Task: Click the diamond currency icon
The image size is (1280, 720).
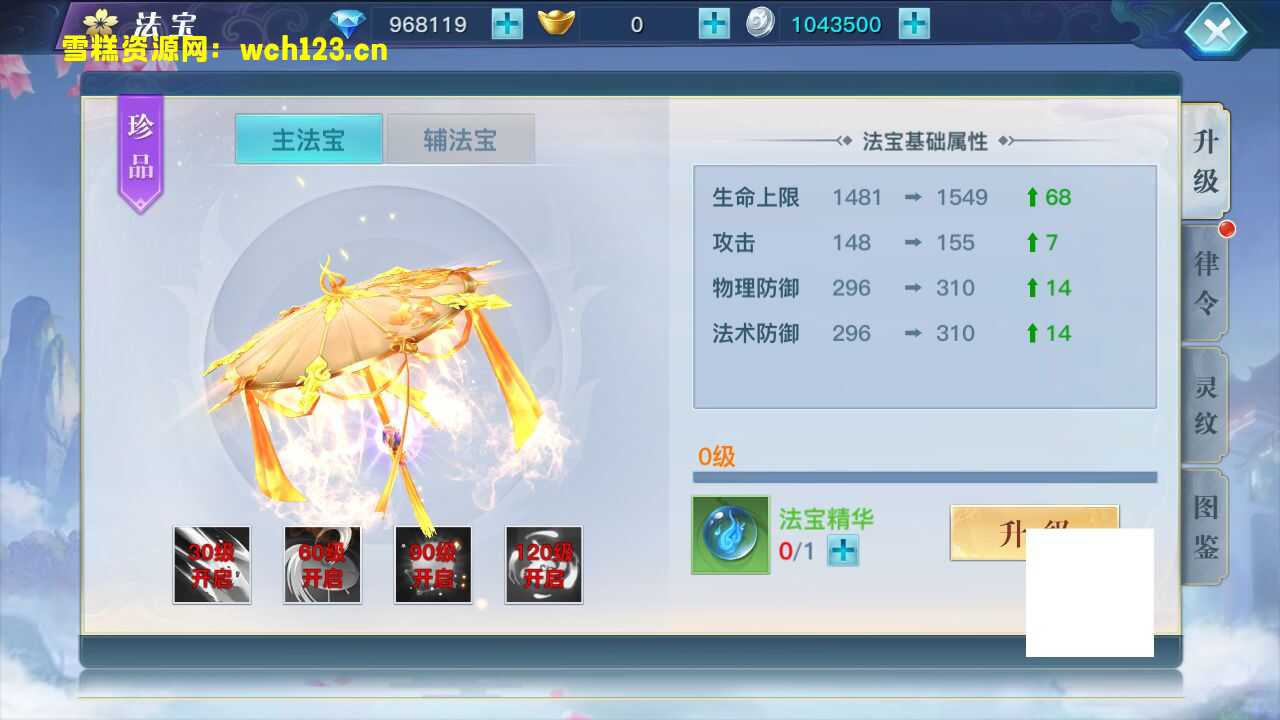Action: (347, 22)
